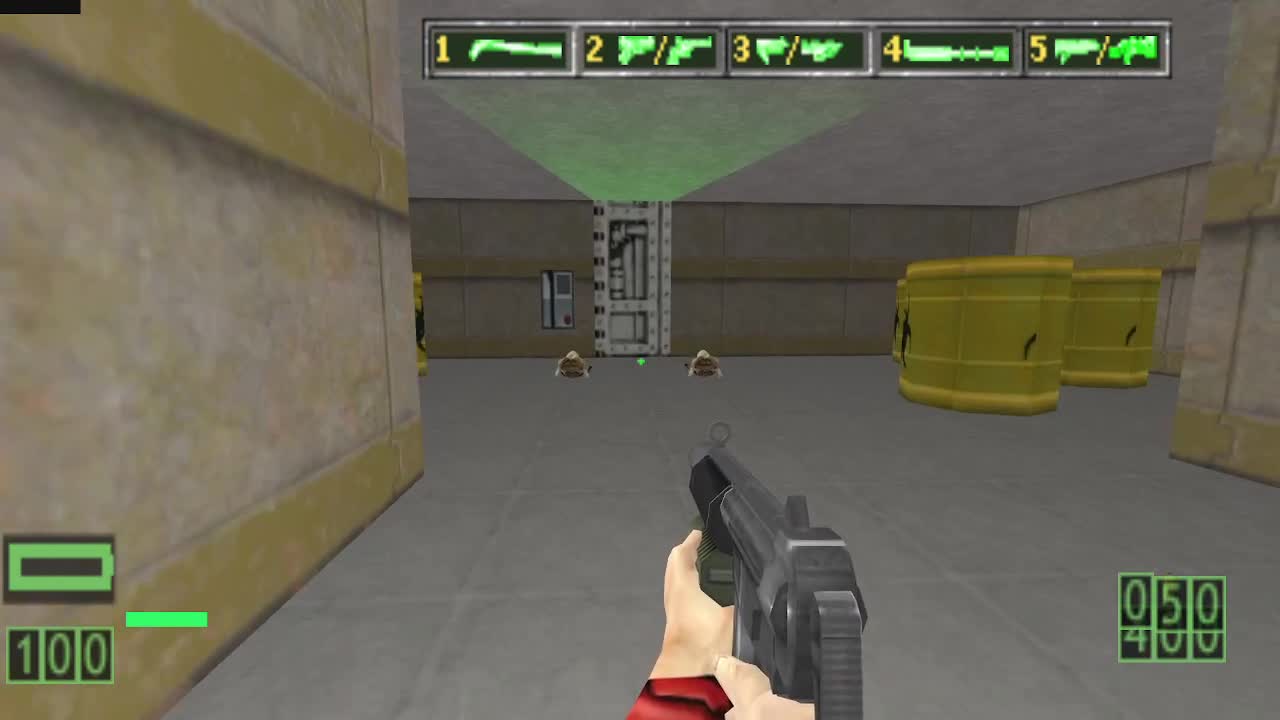This screenshot has width=1280, height=720.
Task: Click the health readout showing 100
Action: coord(60,655)
